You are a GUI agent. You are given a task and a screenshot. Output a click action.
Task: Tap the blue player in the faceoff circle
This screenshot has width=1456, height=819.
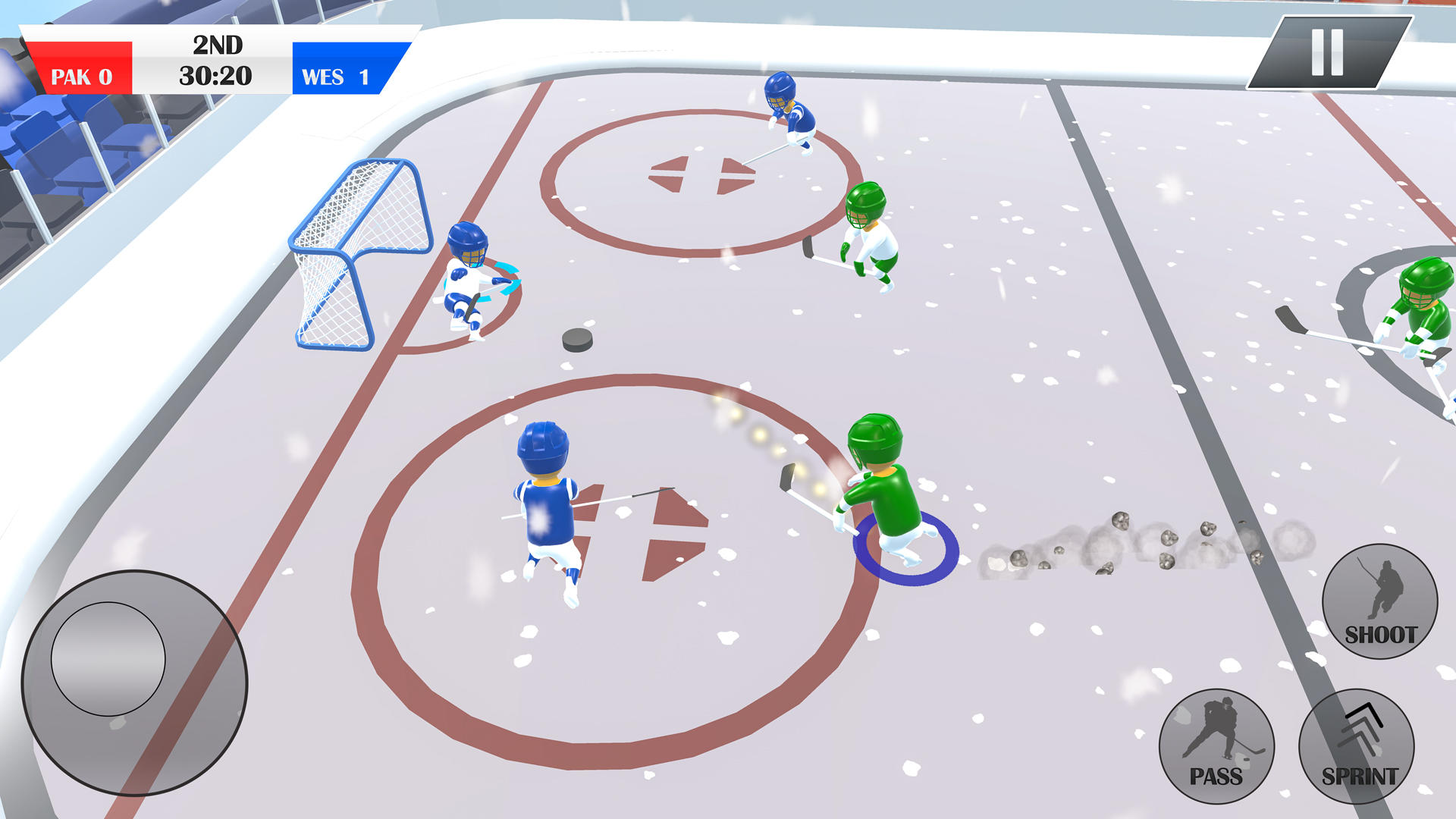[x=546, y=500]
